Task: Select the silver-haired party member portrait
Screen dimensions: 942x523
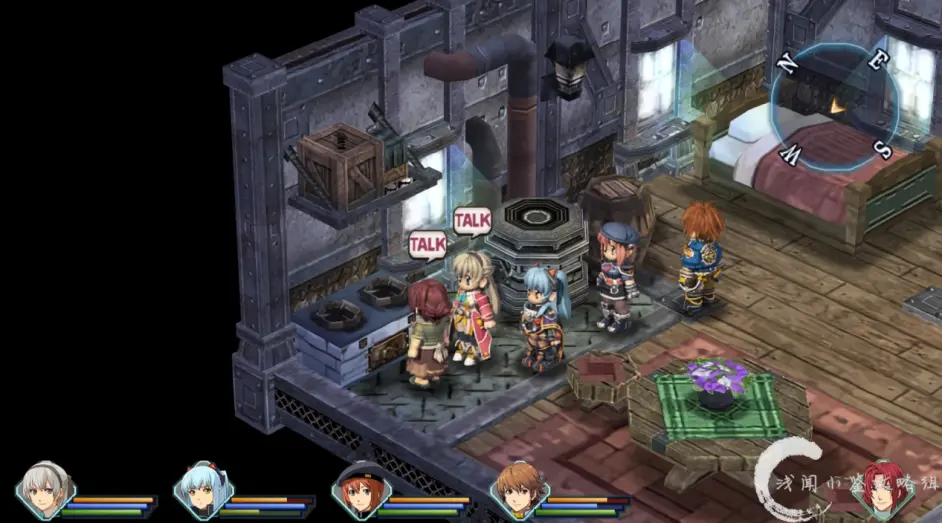Action: click(x=43, y=490)
